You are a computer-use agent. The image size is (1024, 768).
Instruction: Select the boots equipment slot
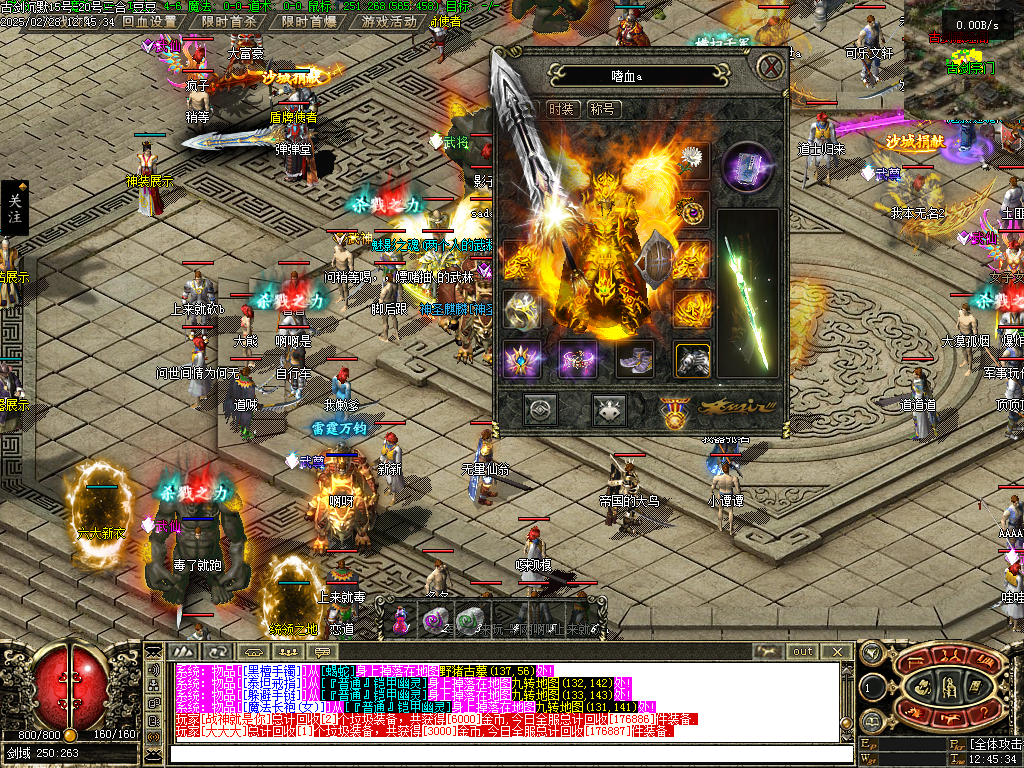tap(635, 359)
